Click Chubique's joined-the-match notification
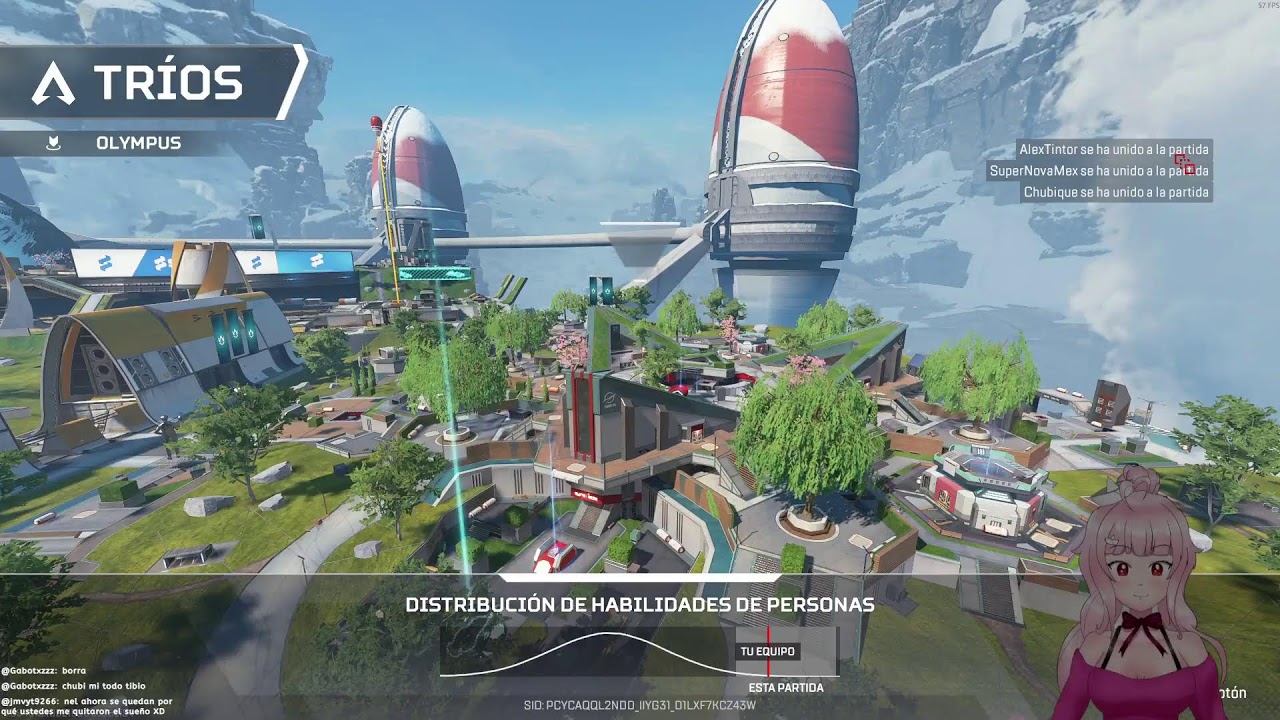1280x720 pixels. pyautogui.click(x=1115, y=192)
